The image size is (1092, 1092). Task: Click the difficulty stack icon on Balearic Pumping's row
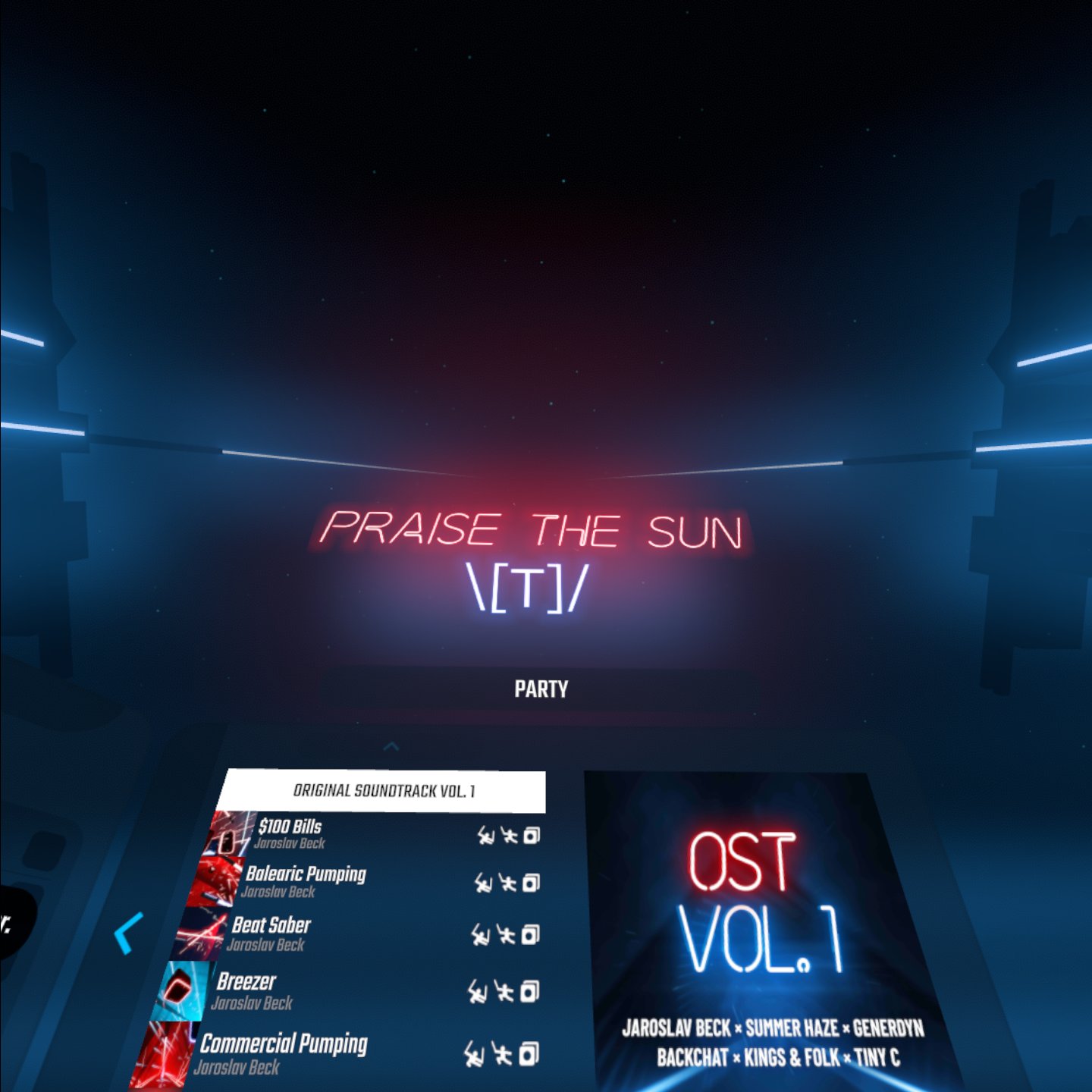point(532,882)
